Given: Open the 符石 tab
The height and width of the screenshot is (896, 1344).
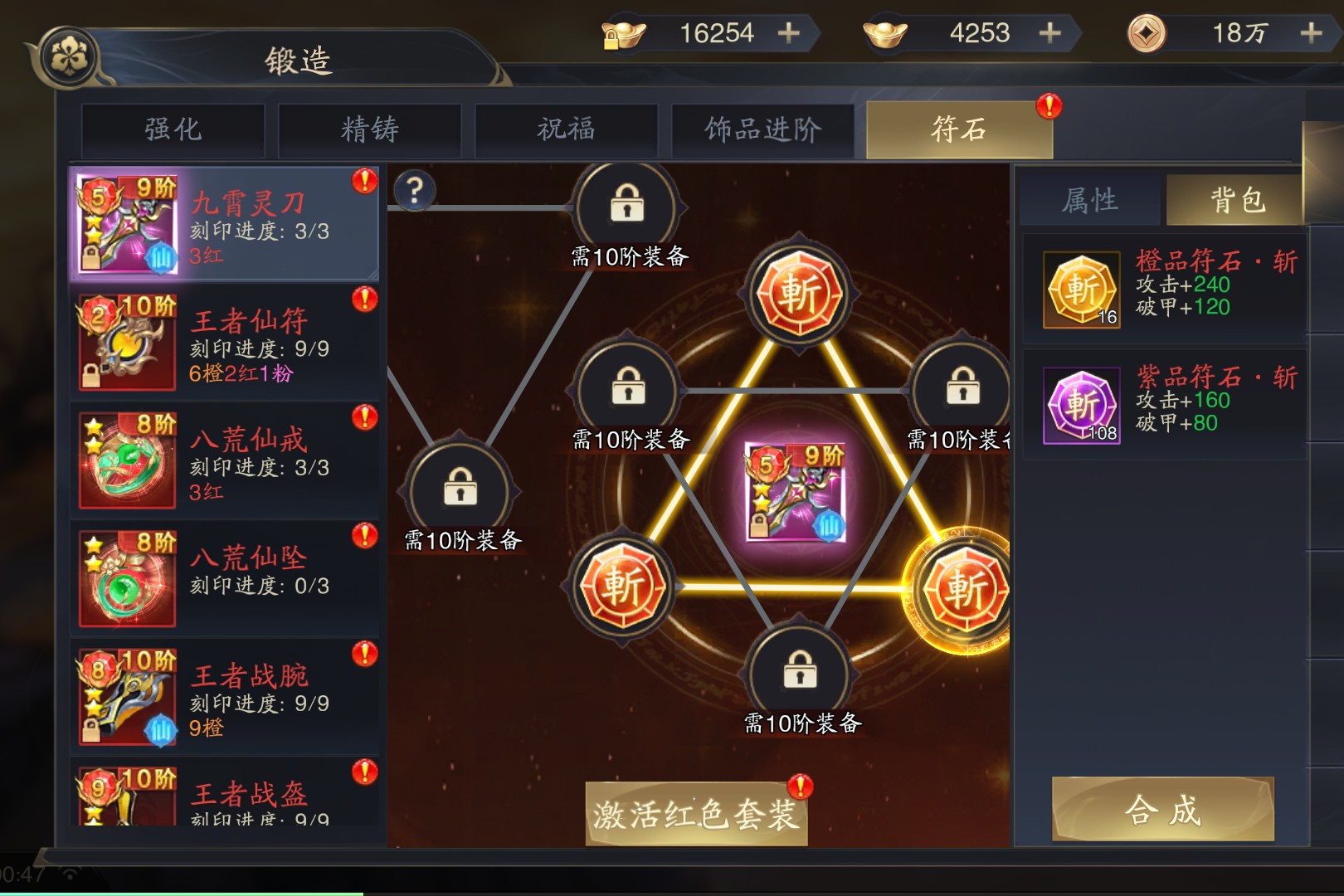Looking at the screenshot, I should (x=959, y=130).
